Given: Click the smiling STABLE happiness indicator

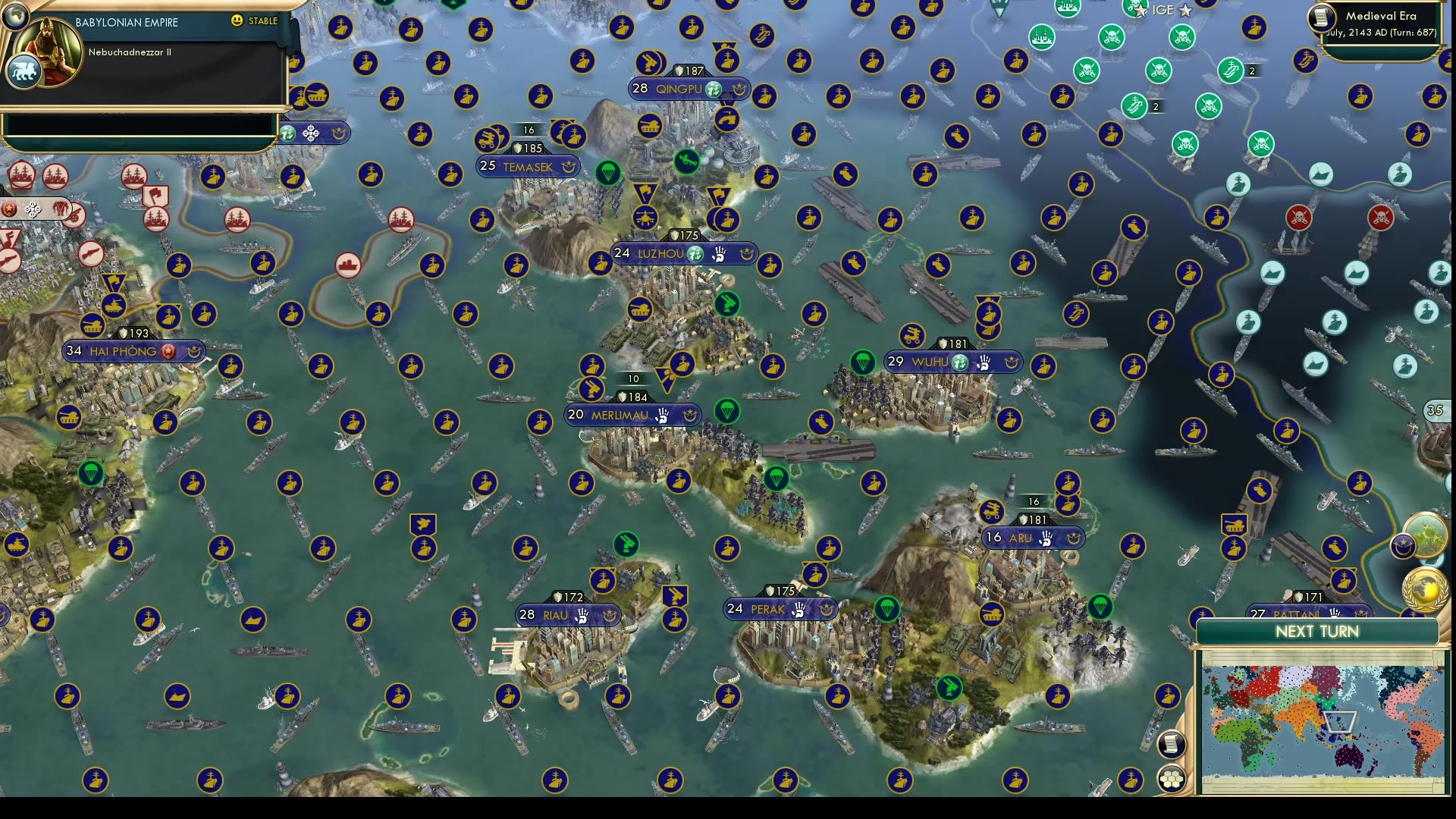Looking at the screenshot, I should click(236, 21).
